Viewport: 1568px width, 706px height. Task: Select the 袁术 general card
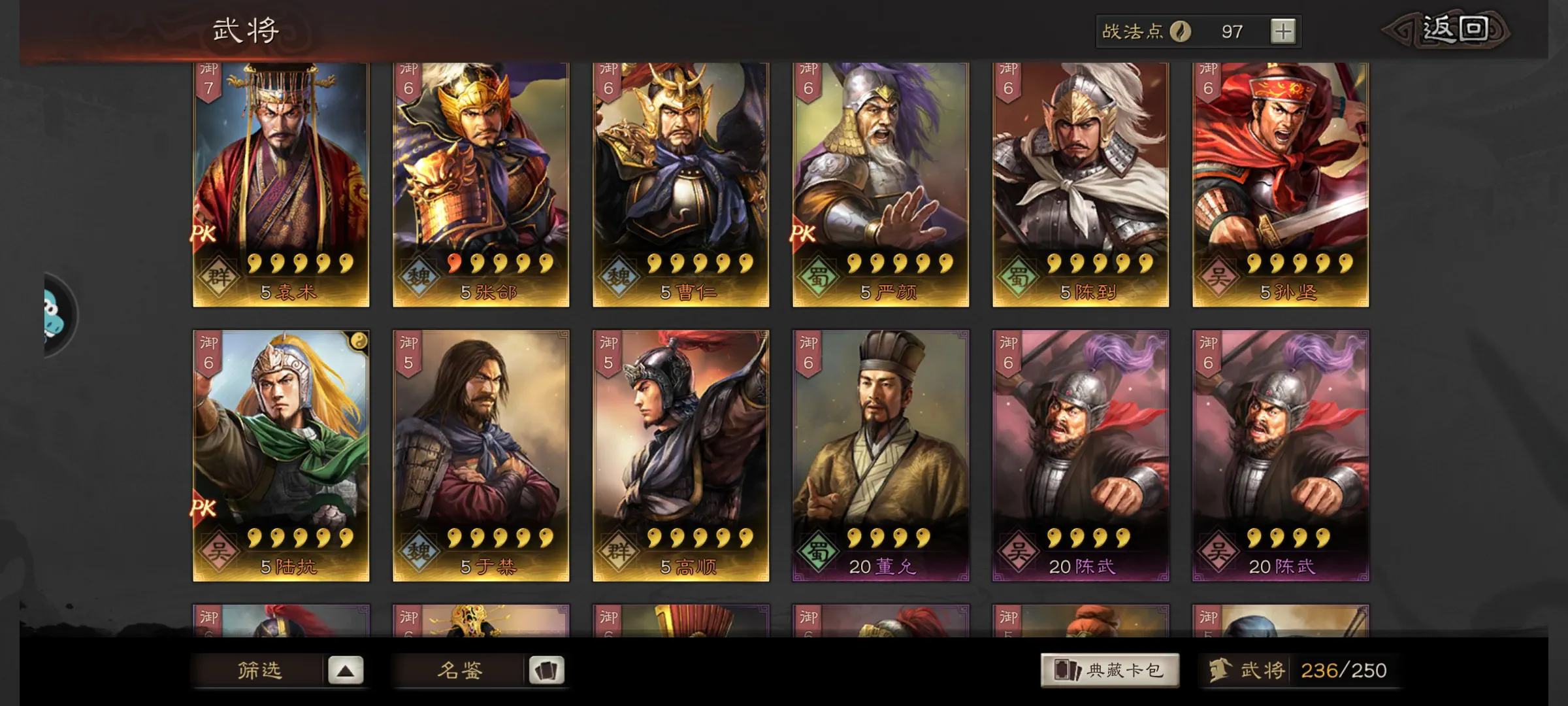281,183
